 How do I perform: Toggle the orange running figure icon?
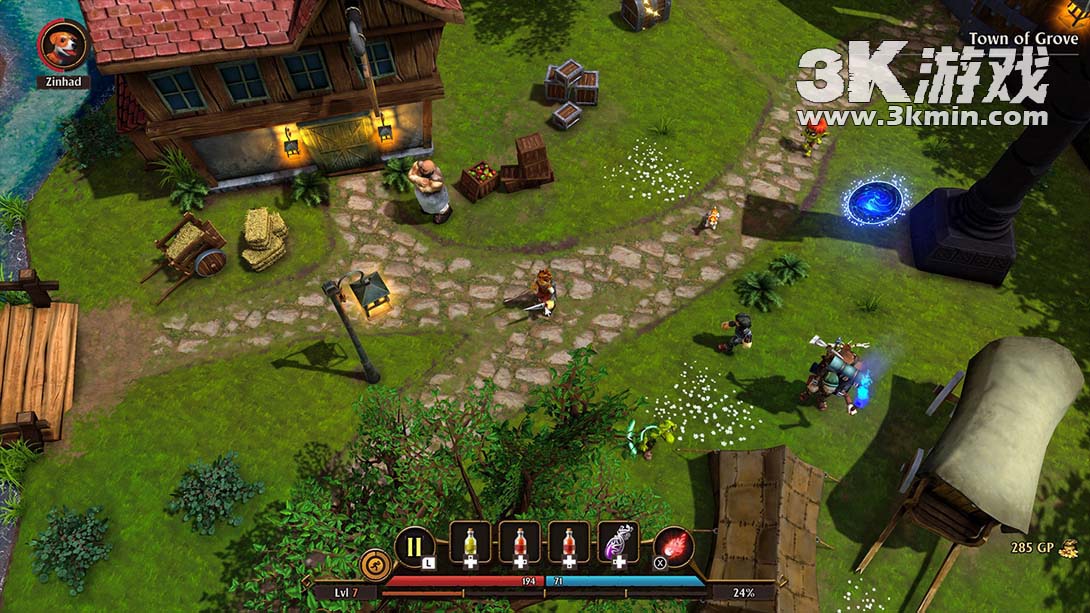coord(375,563)
